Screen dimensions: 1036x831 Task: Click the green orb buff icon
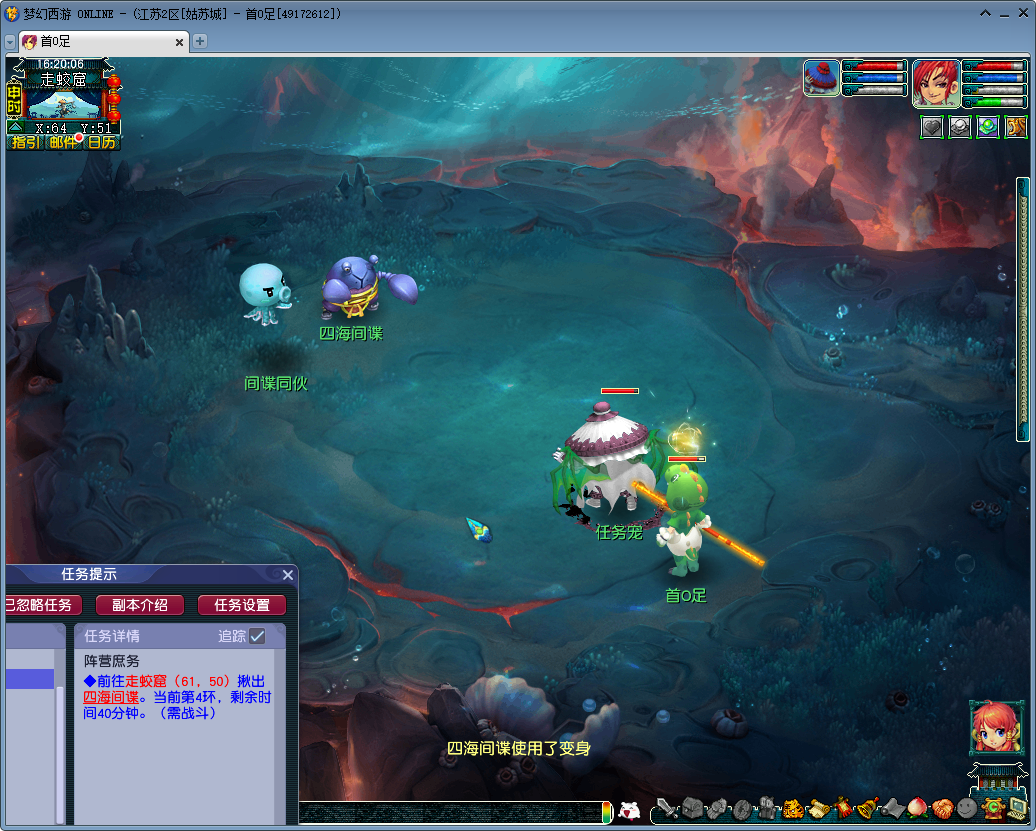(x=988, y=127)
